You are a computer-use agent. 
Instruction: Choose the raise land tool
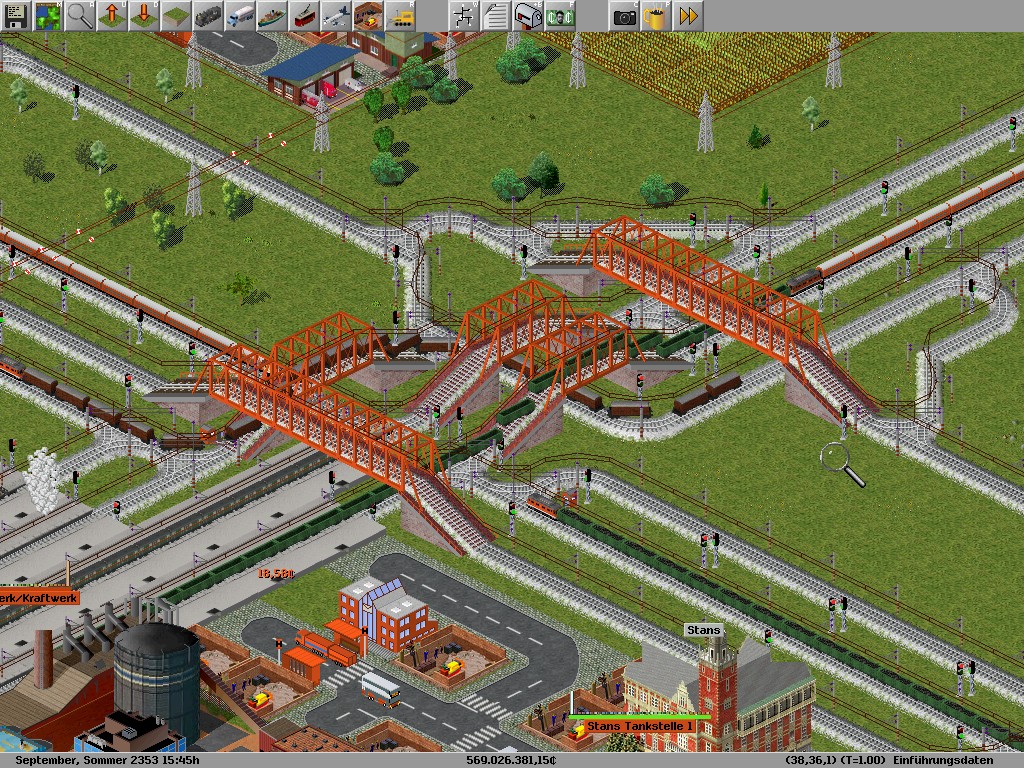point(112,16)
